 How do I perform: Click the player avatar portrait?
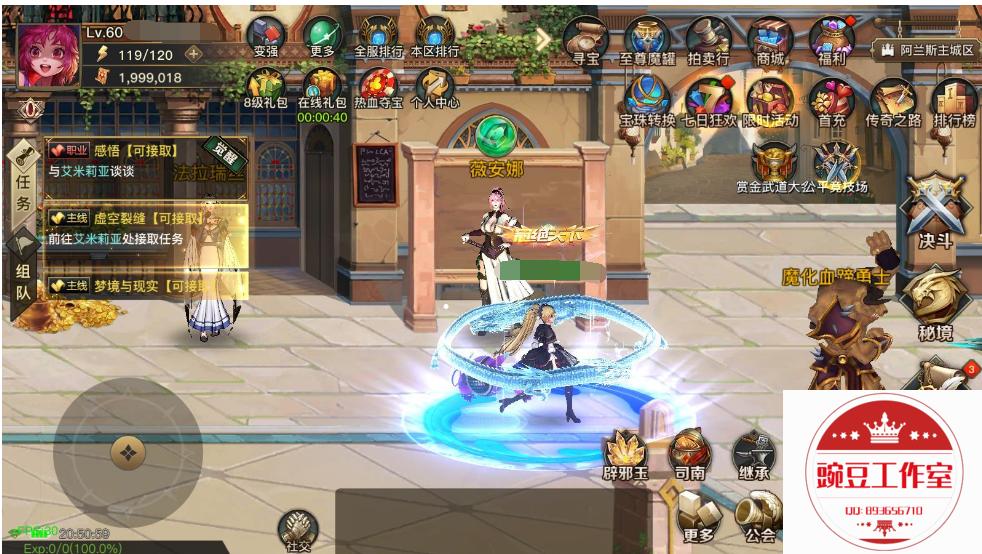pos(48,56)
